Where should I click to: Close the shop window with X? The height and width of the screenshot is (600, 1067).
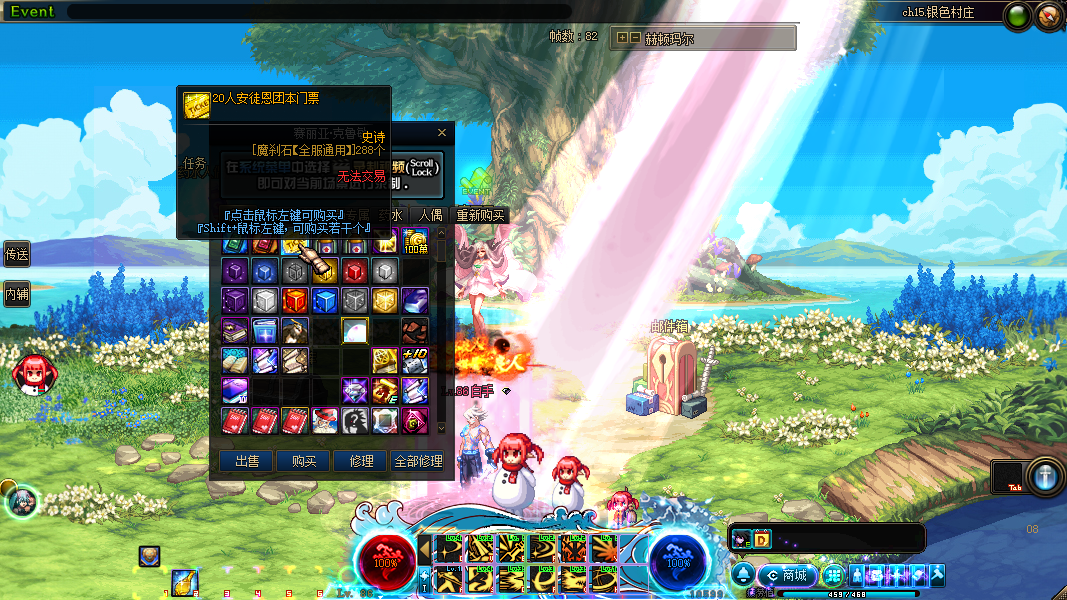[442, 132]
